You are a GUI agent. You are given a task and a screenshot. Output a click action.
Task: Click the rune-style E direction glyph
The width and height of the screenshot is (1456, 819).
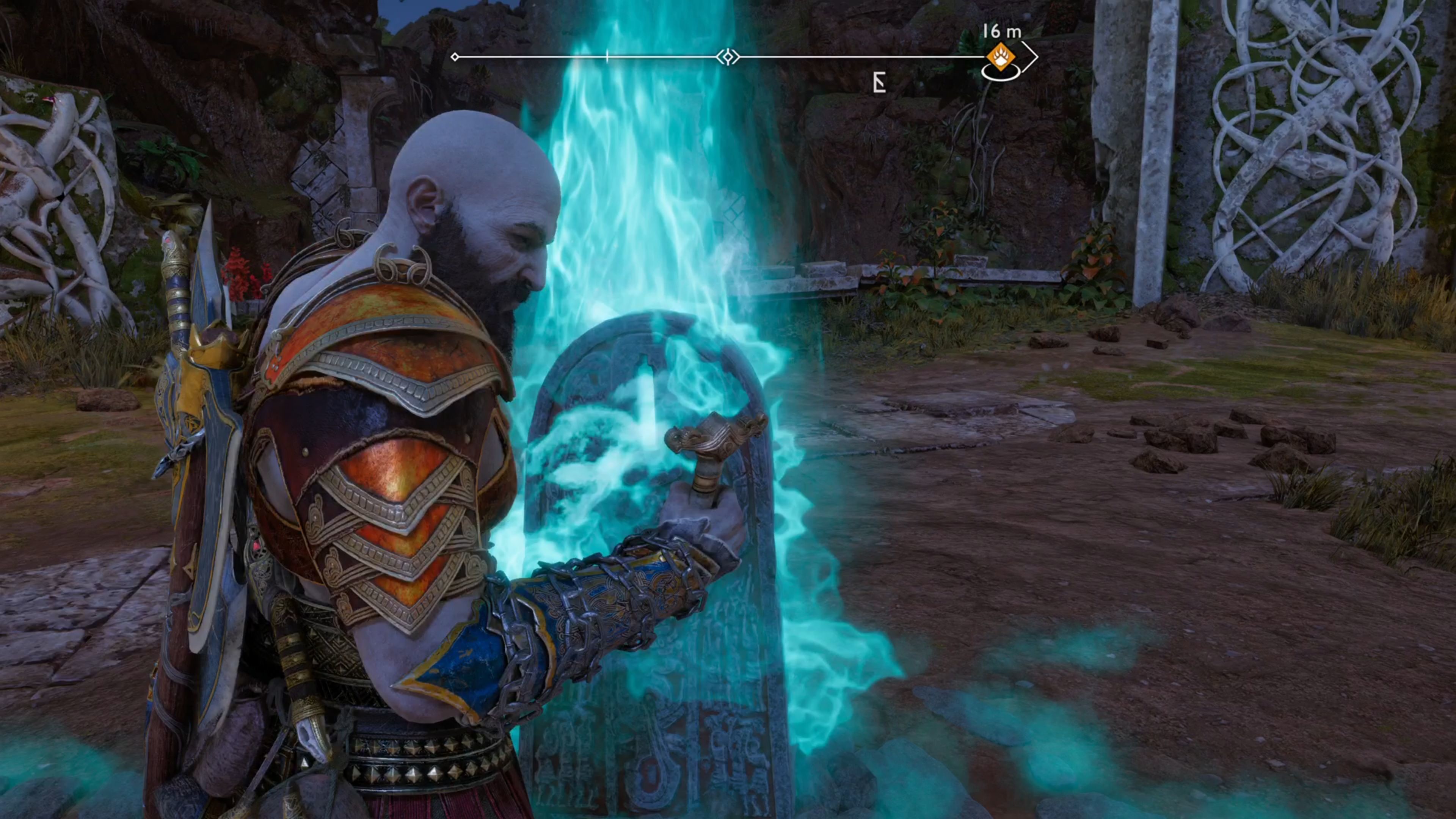click(x=880, y=83)
